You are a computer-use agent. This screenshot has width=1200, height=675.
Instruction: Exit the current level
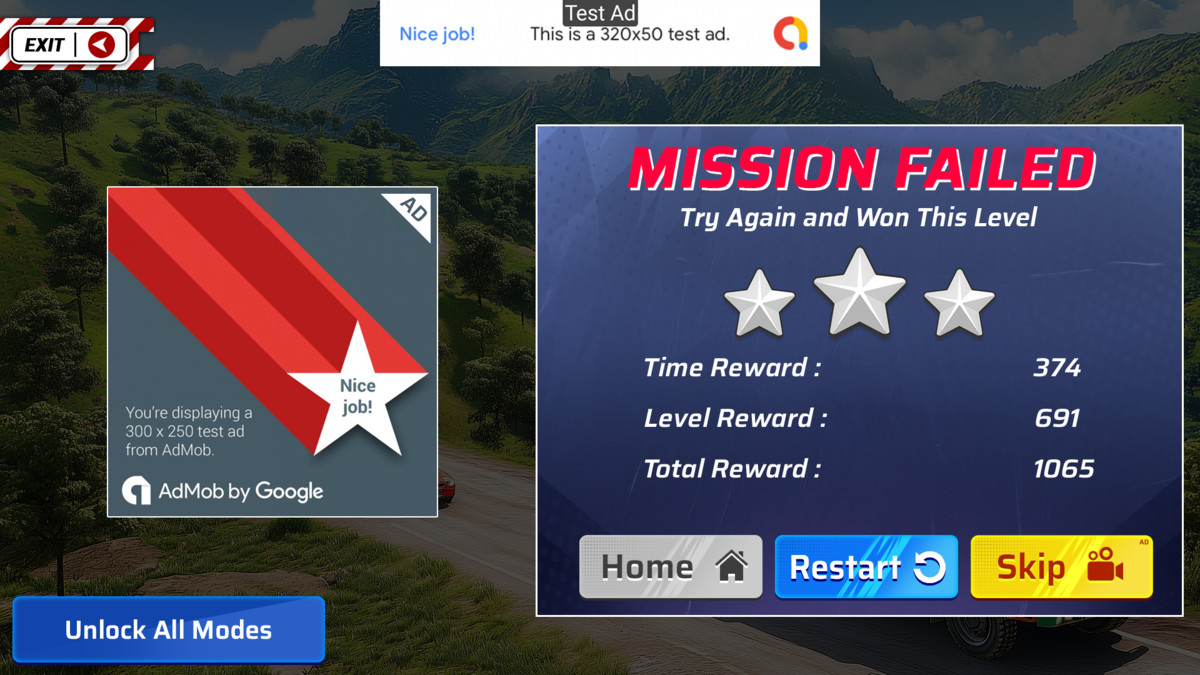(x=72, y=44)
